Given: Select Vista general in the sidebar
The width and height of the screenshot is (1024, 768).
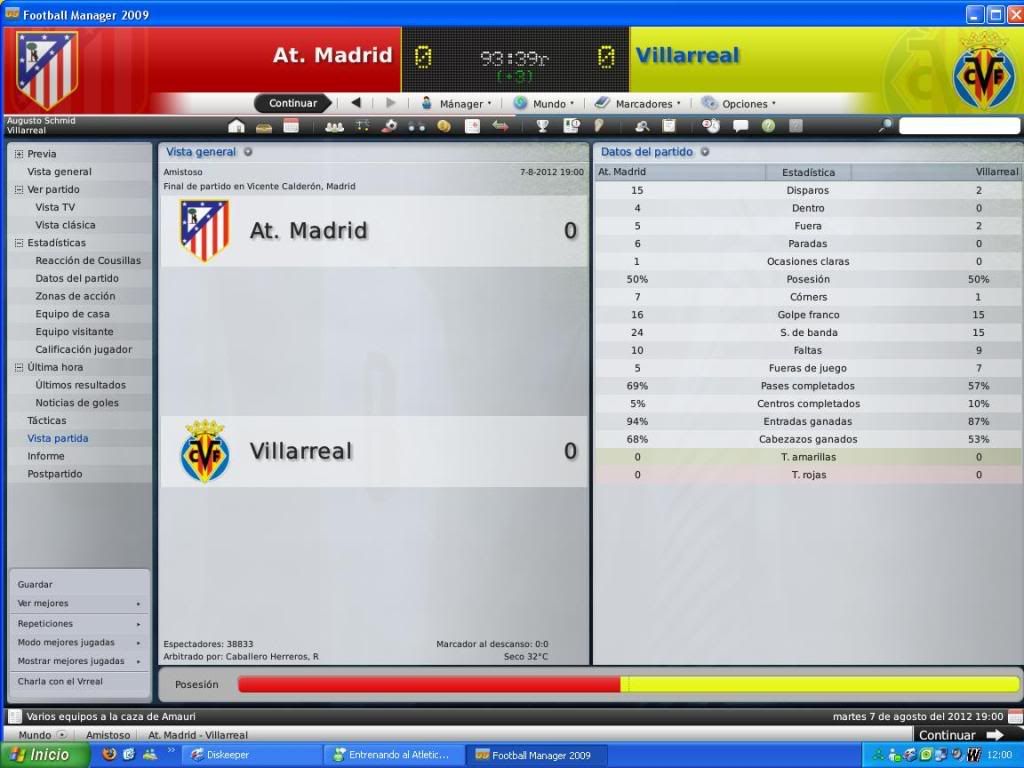Looking at the screenshot, I should 59,172.
